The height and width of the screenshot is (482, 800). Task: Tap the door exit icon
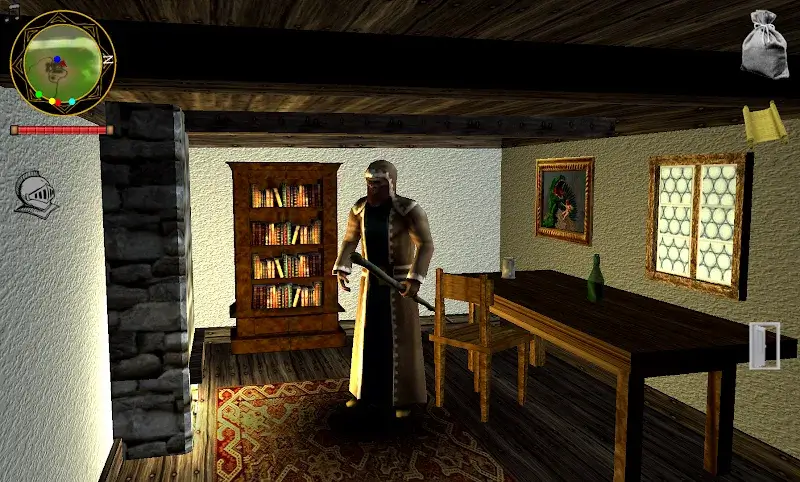point(764,346)
